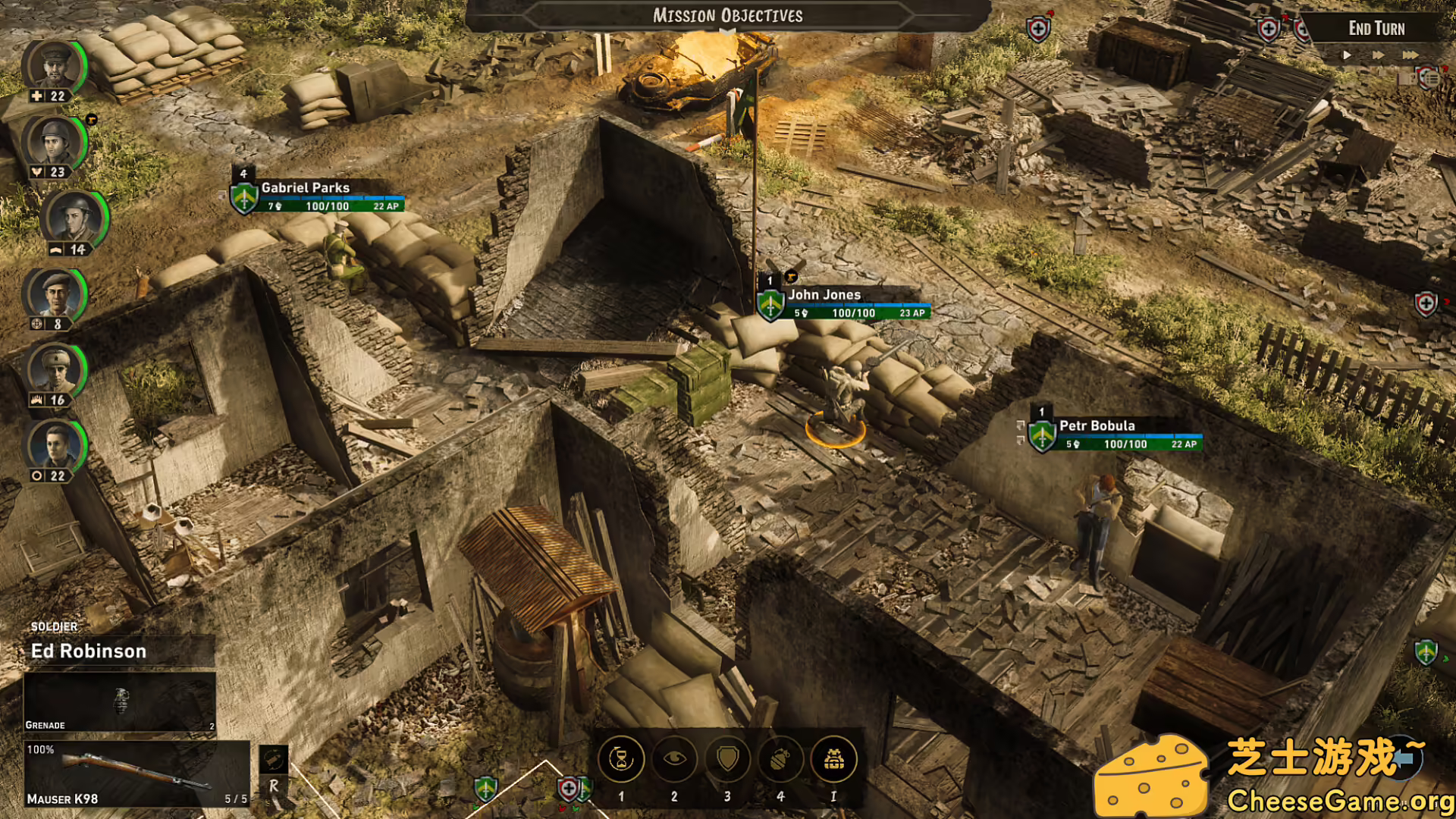Activate the eye overwatch ability

point(674,759)
